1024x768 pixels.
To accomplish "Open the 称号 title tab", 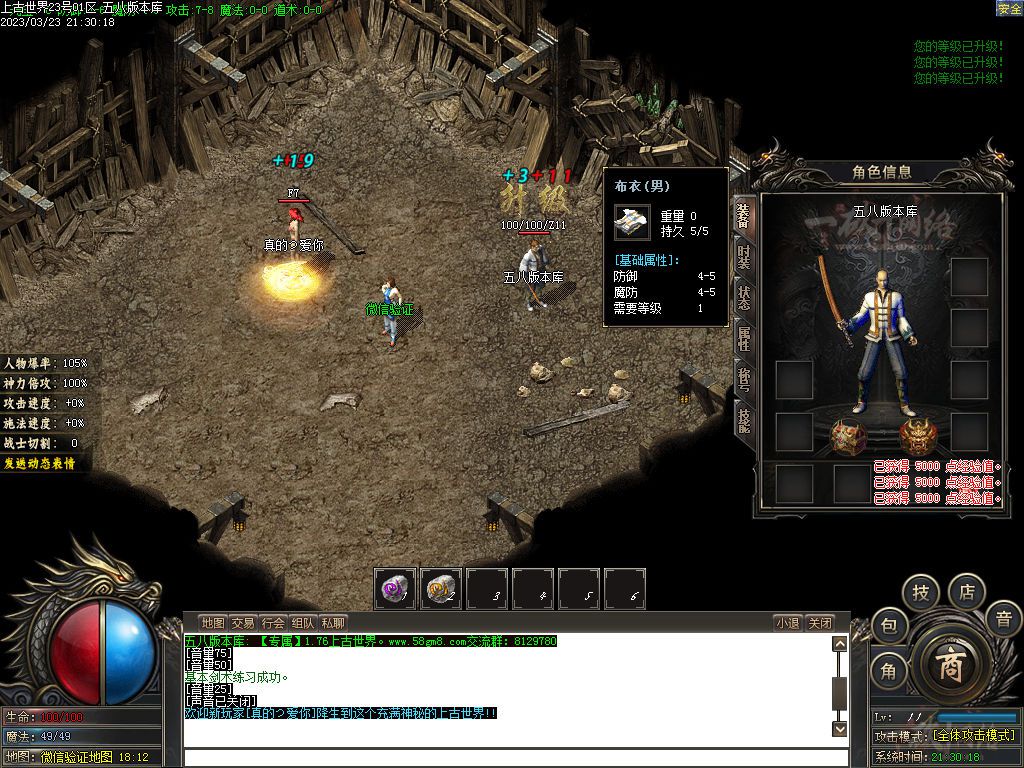I will pyautogui.click(x=742, y=378).
